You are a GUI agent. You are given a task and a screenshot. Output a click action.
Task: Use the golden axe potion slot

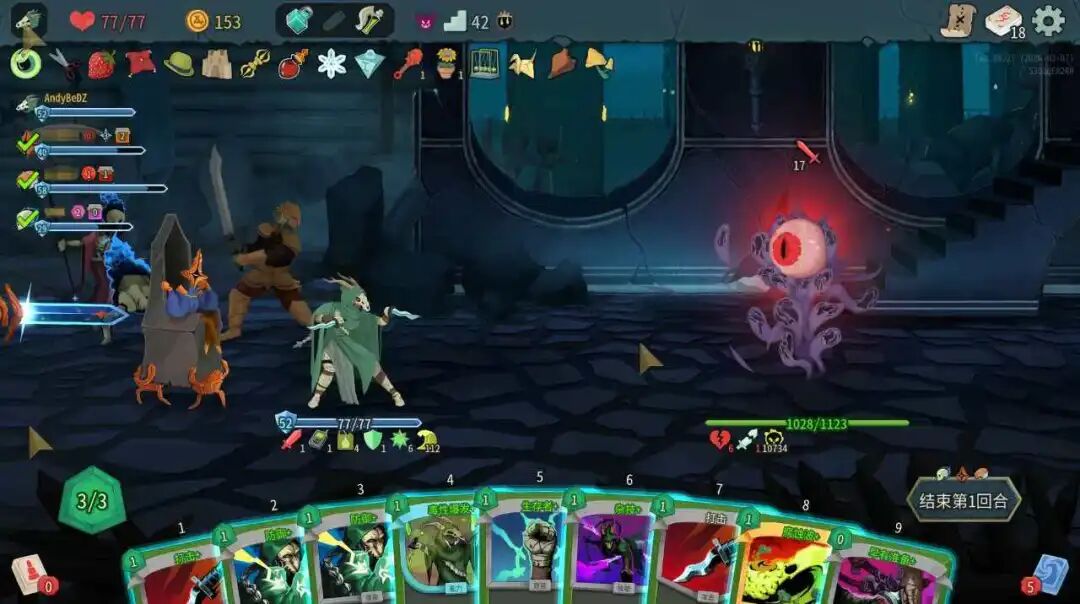point(369,21)
